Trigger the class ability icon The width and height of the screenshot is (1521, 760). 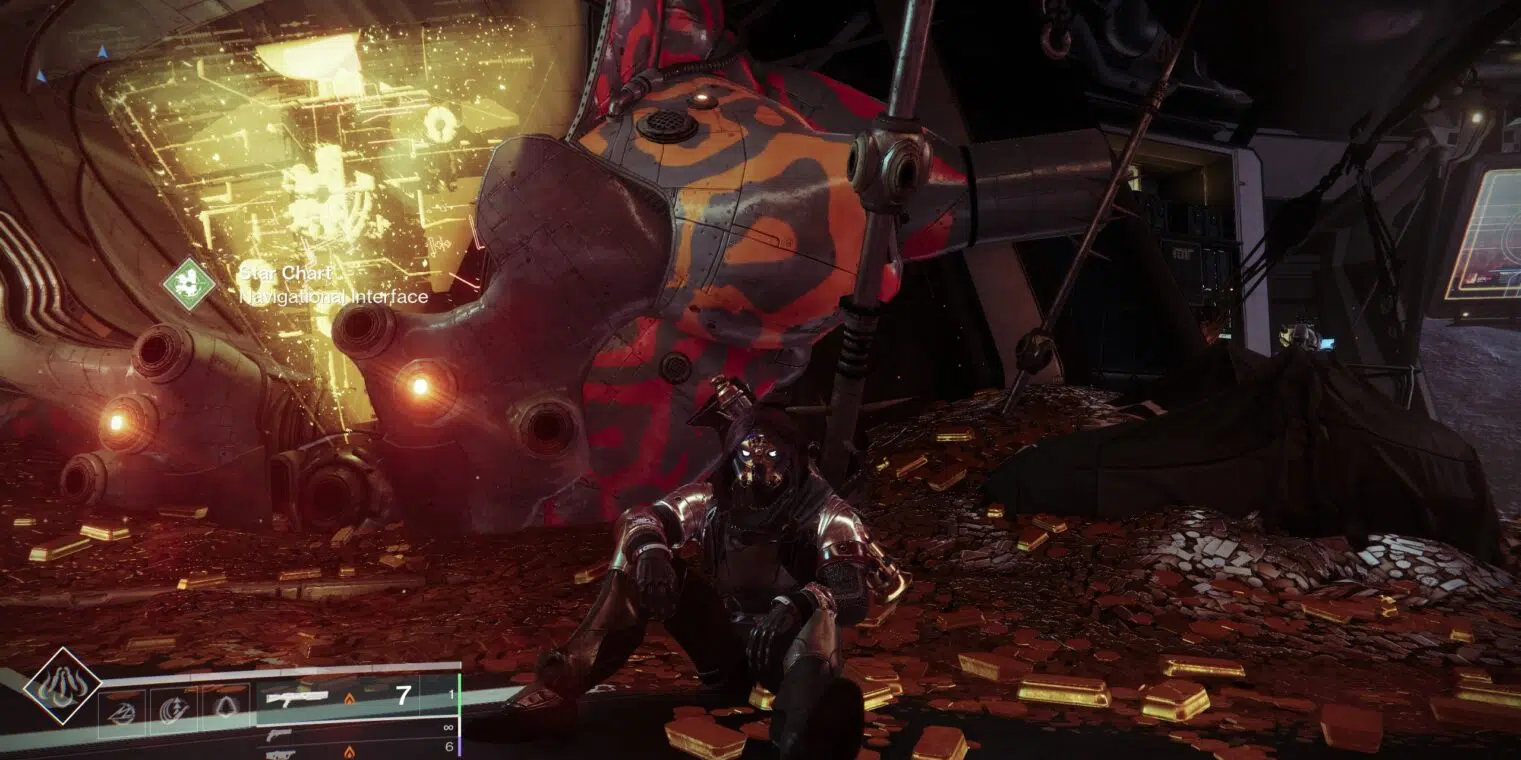coord(226,710)
